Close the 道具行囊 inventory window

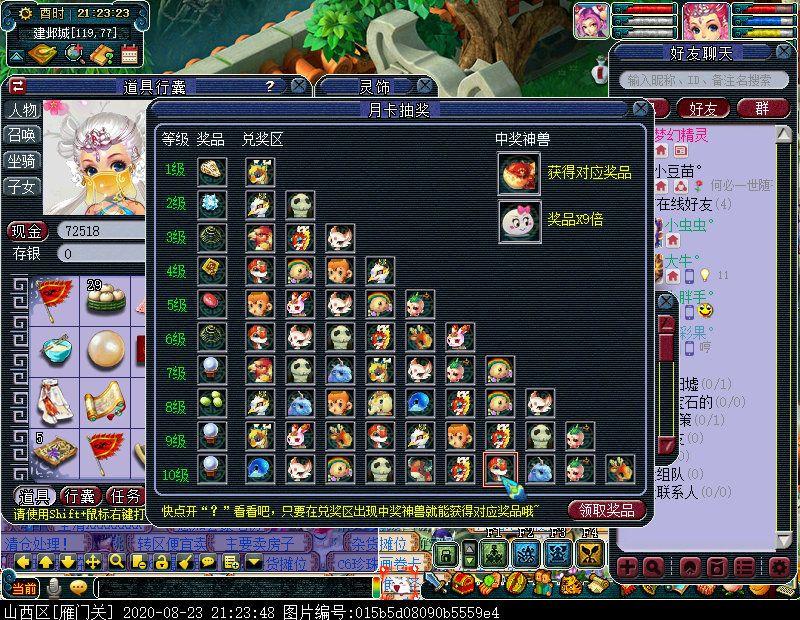(x=296, y=87)
